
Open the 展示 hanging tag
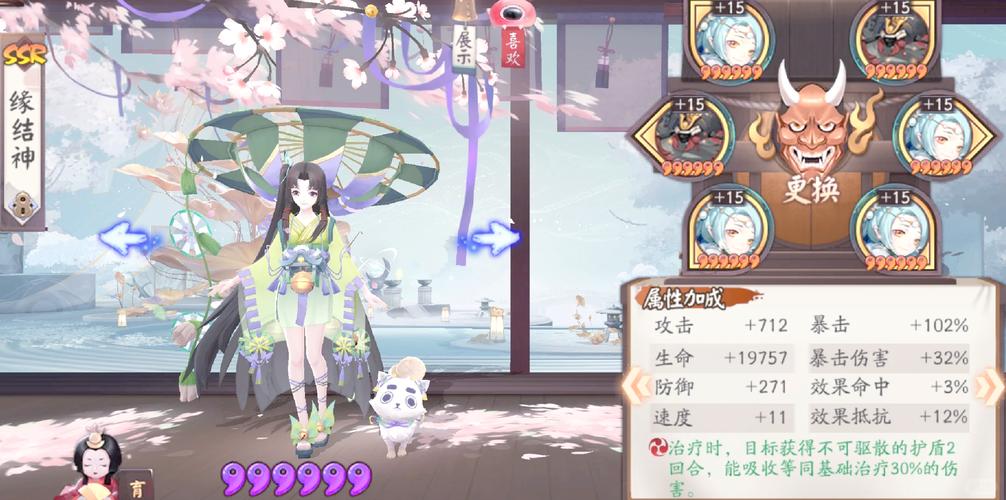click(463, 46)
